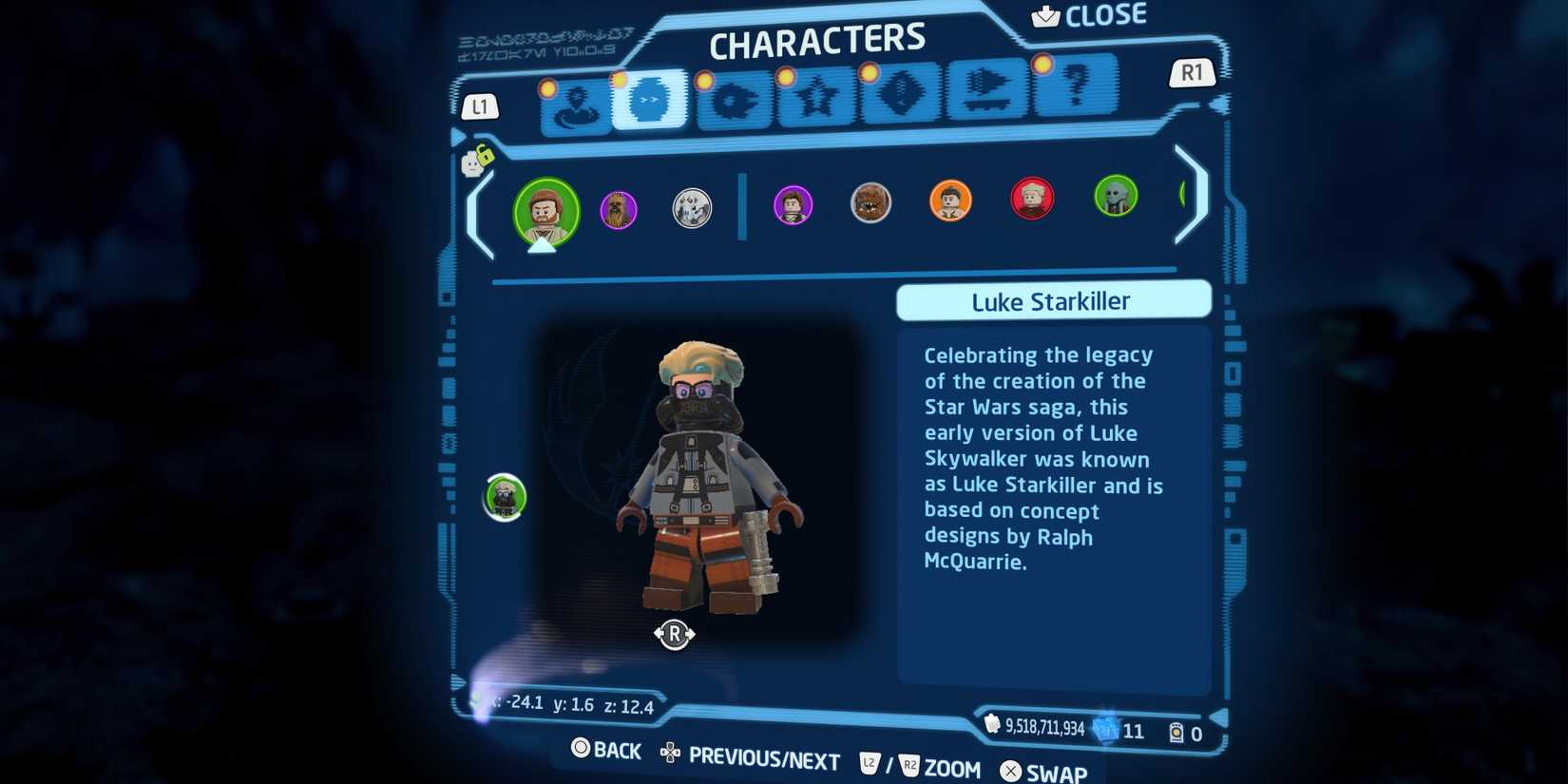Image resolution: width=1568 pixels, height=784 pixels.
Task: Click the small Luke Starkiller head thumbnail token
Action: 503,499
